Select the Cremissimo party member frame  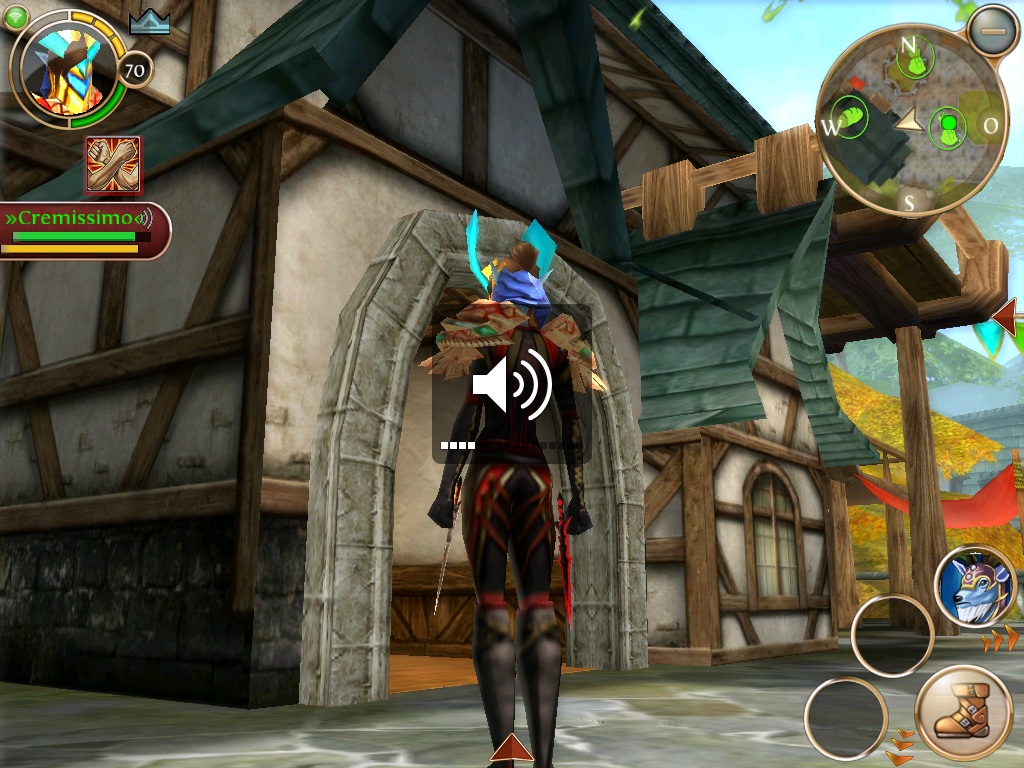84,230
